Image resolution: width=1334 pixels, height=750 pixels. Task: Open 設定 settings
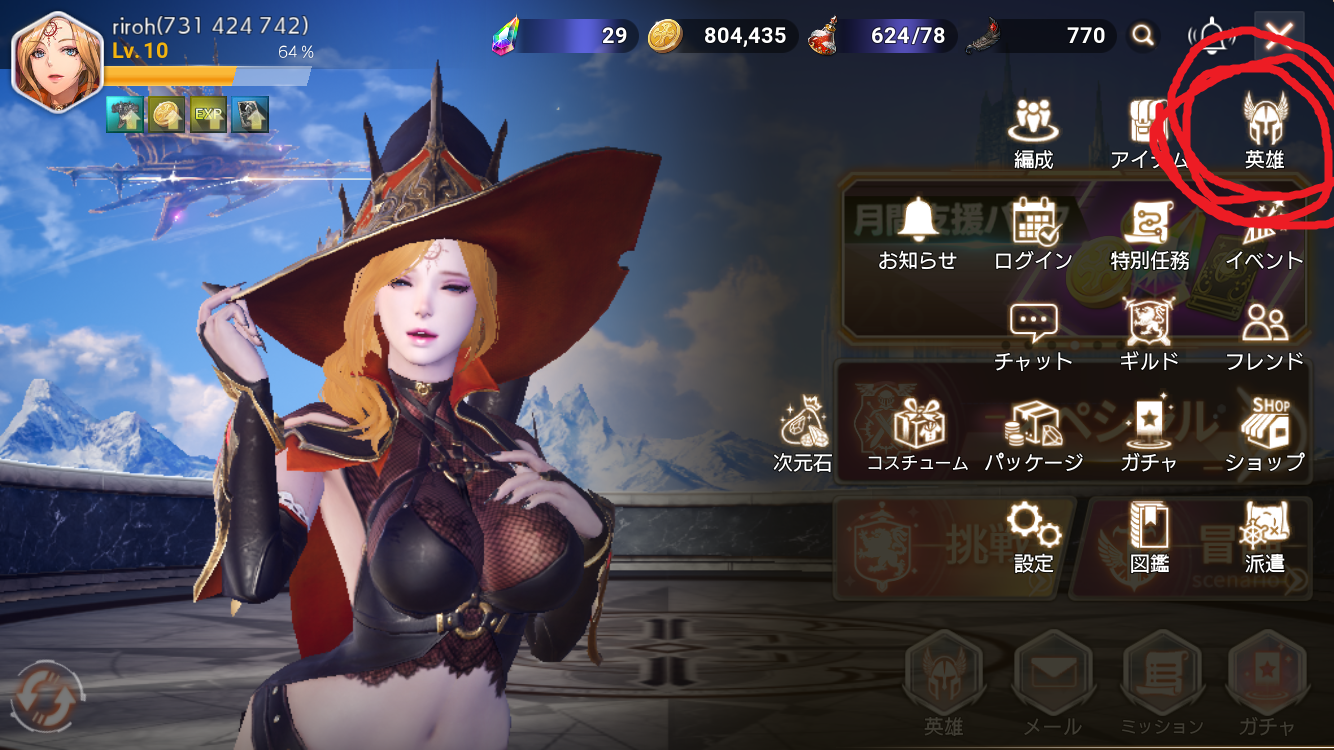pyautogui.click(x=1033, y=536)
